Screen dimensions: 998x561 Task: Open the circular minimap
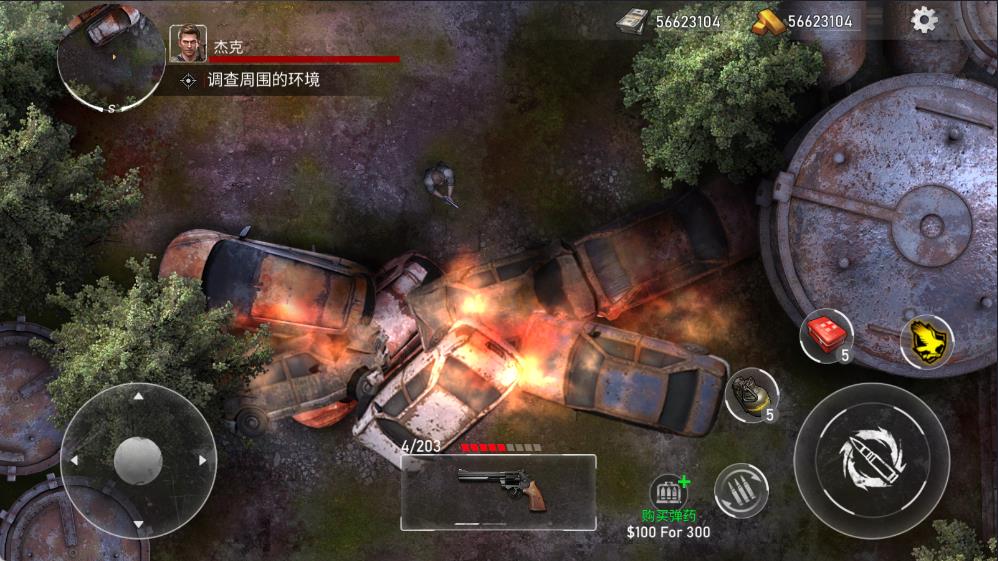(110, 55)
